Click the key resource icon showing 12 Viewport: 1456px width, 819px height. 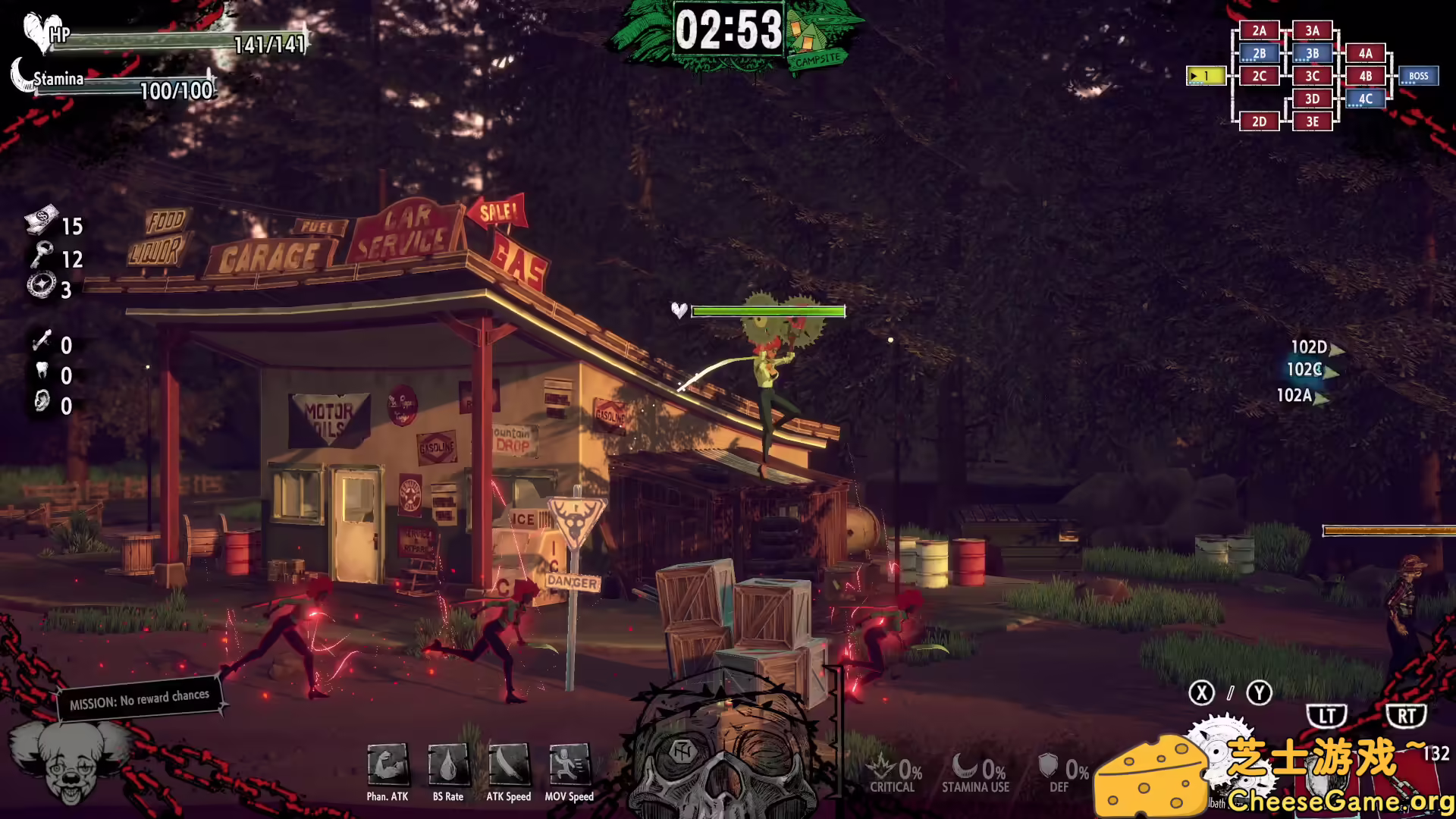[42, 256]
